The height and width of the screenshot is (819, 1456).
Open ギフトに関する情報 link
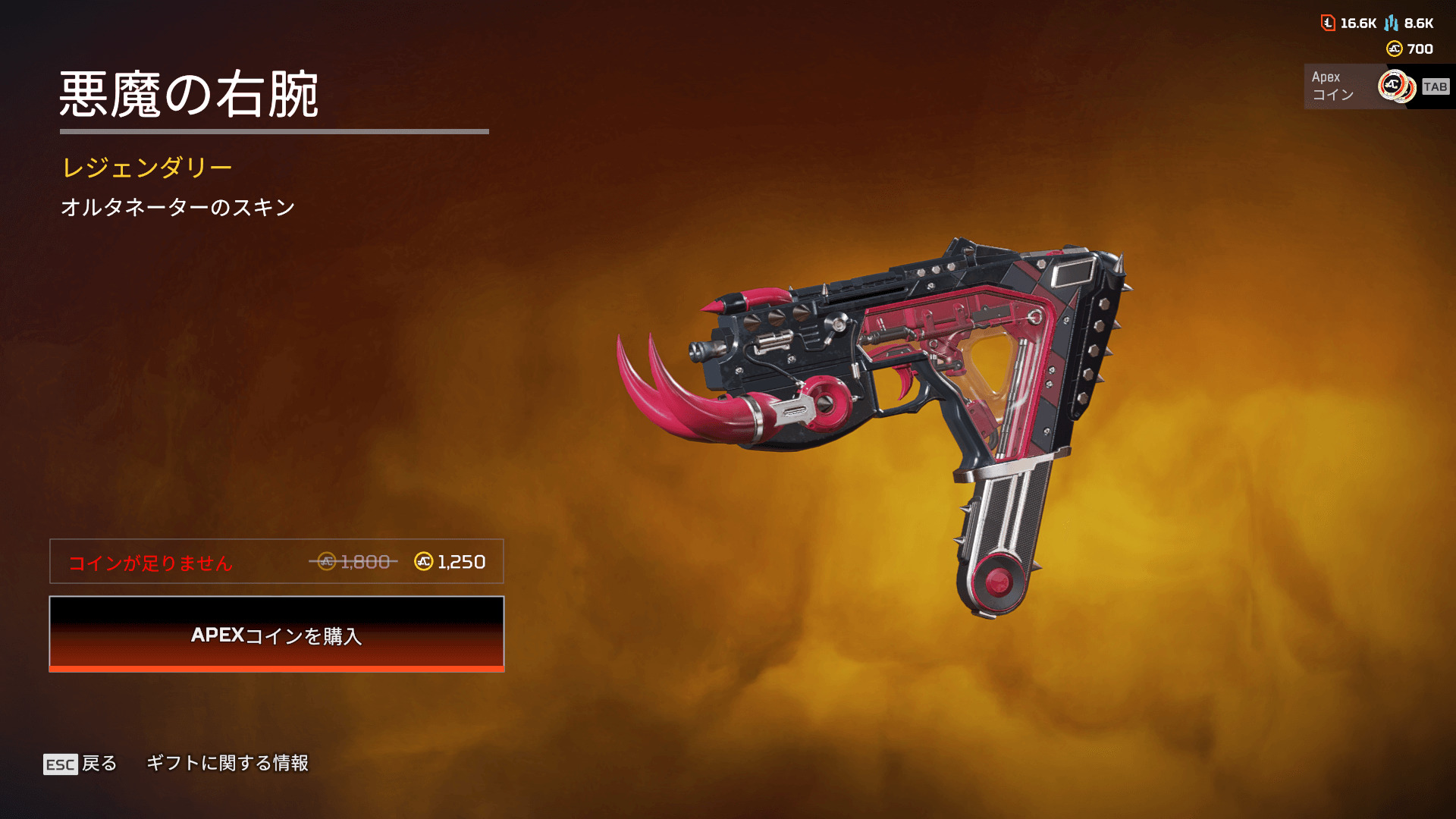click(x=227, y=763)
